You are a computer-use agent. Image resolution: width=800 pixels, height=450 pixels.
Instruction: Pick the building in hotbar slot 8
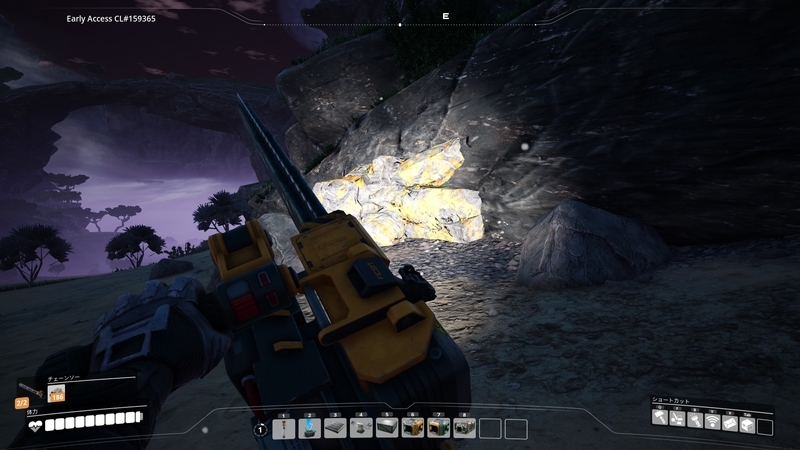tap(465, 429)
